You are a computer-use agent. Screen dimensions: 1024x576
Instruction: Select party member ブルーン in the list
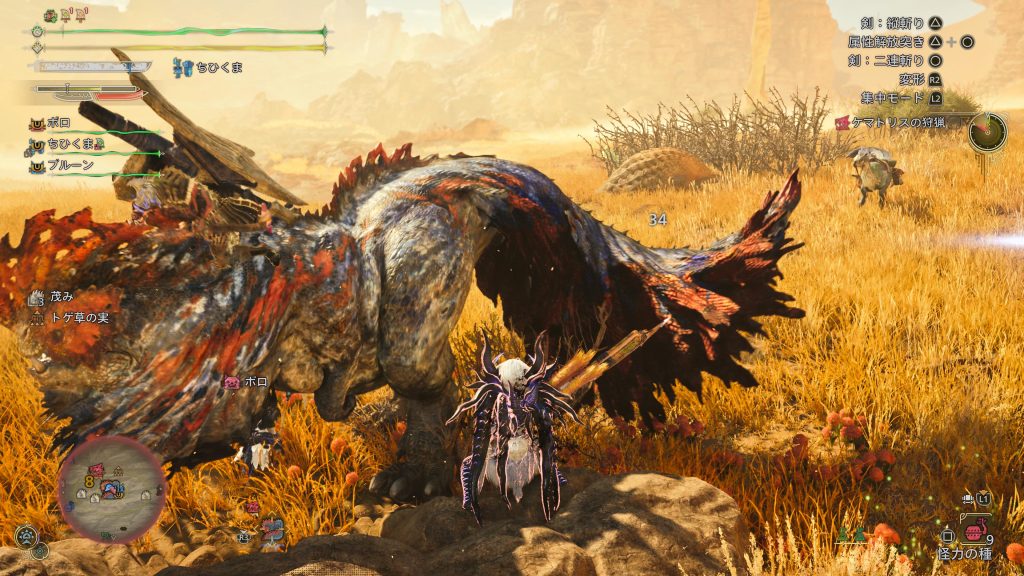[71, 165]
